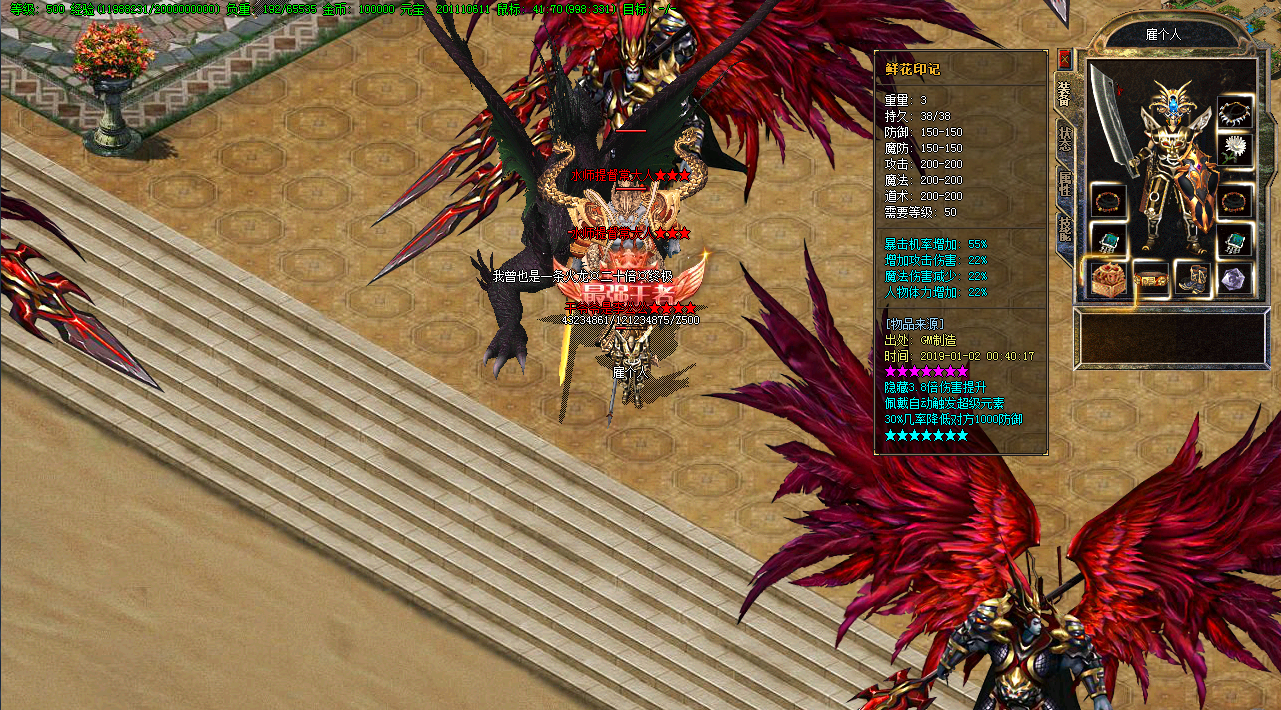Screen dimensions: 1281x710
Task: Select the purple crystal gem slot
Action: point(1235,279)
